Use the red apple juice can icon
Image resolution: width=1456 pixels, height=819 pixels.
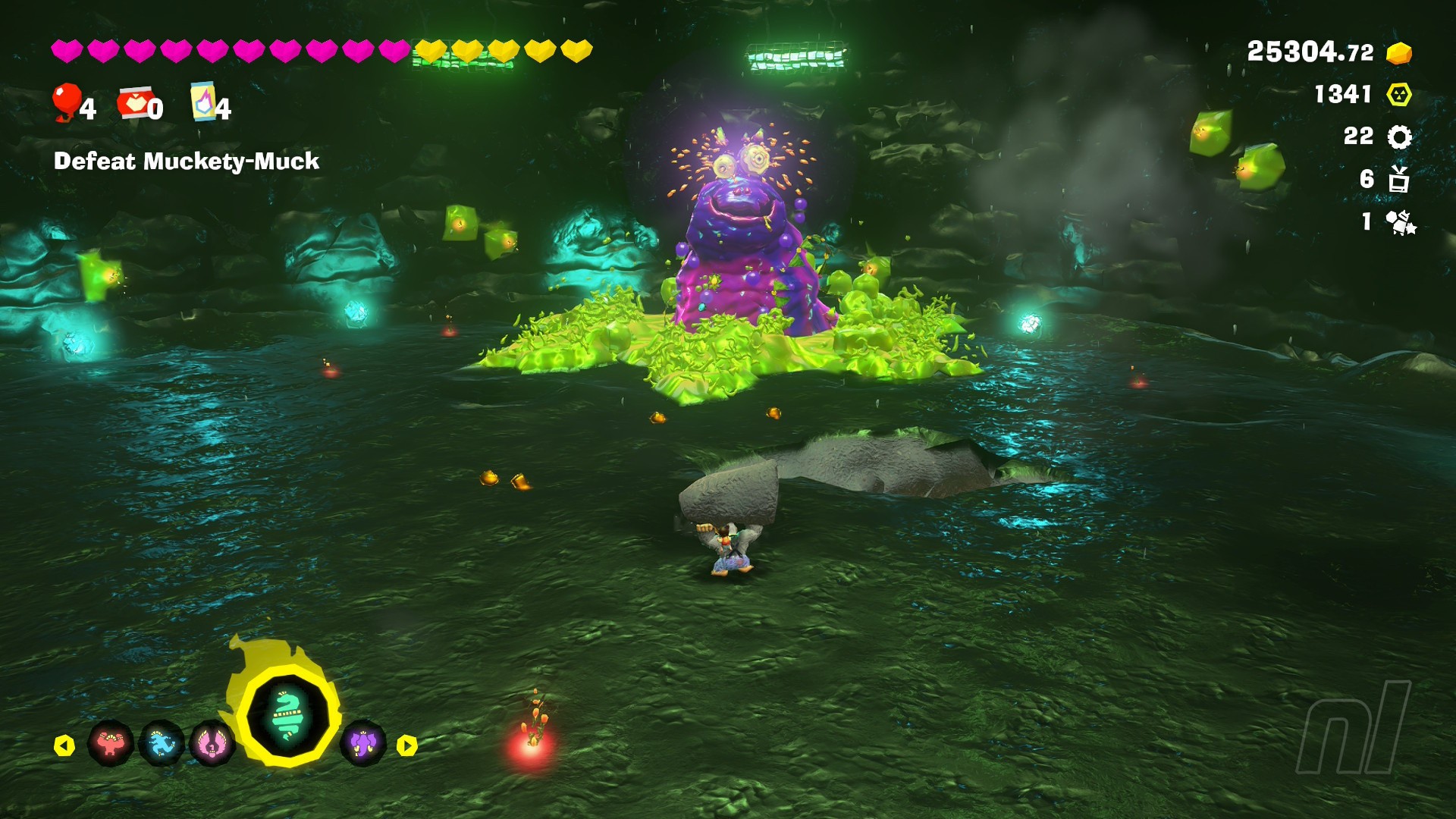point(136,103)
